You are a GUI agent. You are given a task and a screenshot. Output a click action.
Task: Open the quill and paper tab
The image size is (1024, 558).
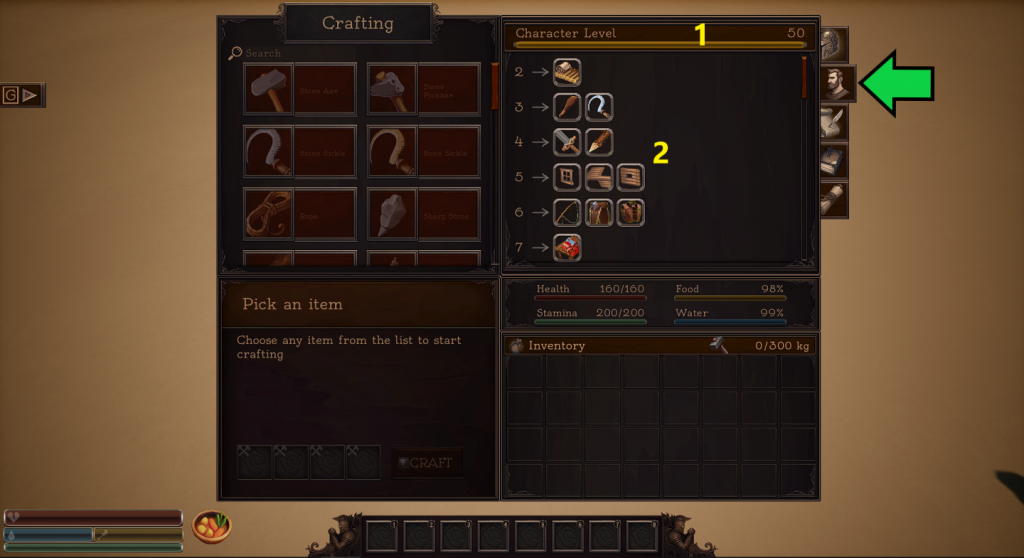834,122
